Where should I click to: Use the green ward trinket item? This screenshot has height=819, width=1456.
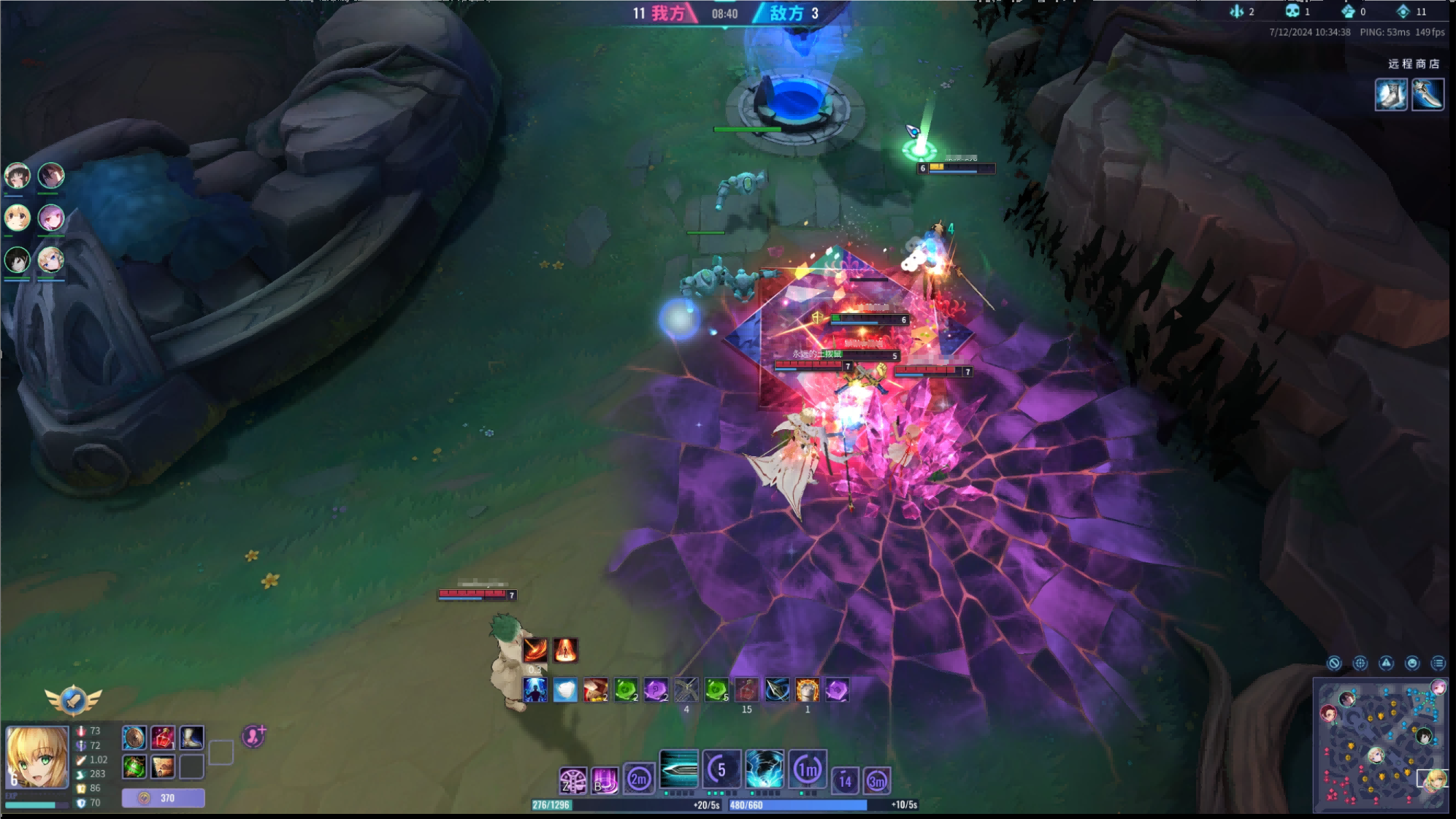[x=134, y=766]
